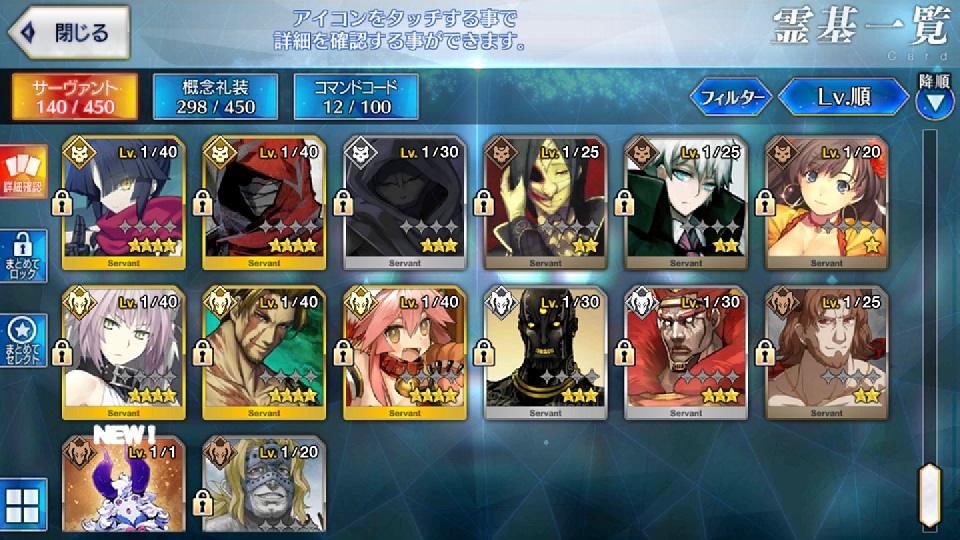Pick the brown-haired girl Lv. 1/20 servant
This screenshot has width=960, height=540.
click(x=825, y=202)
